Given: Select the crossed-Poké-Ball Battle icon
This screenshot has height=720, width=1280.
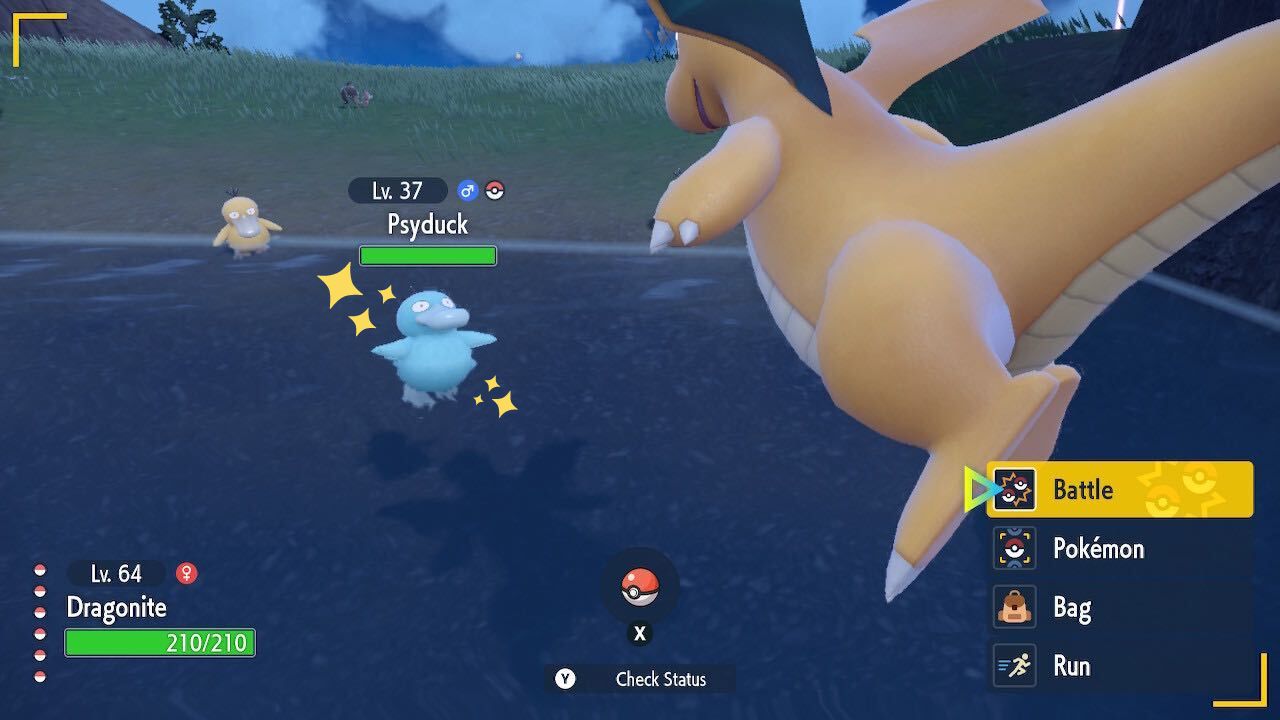Looking at the screenshot, I should coord(1014,490).
